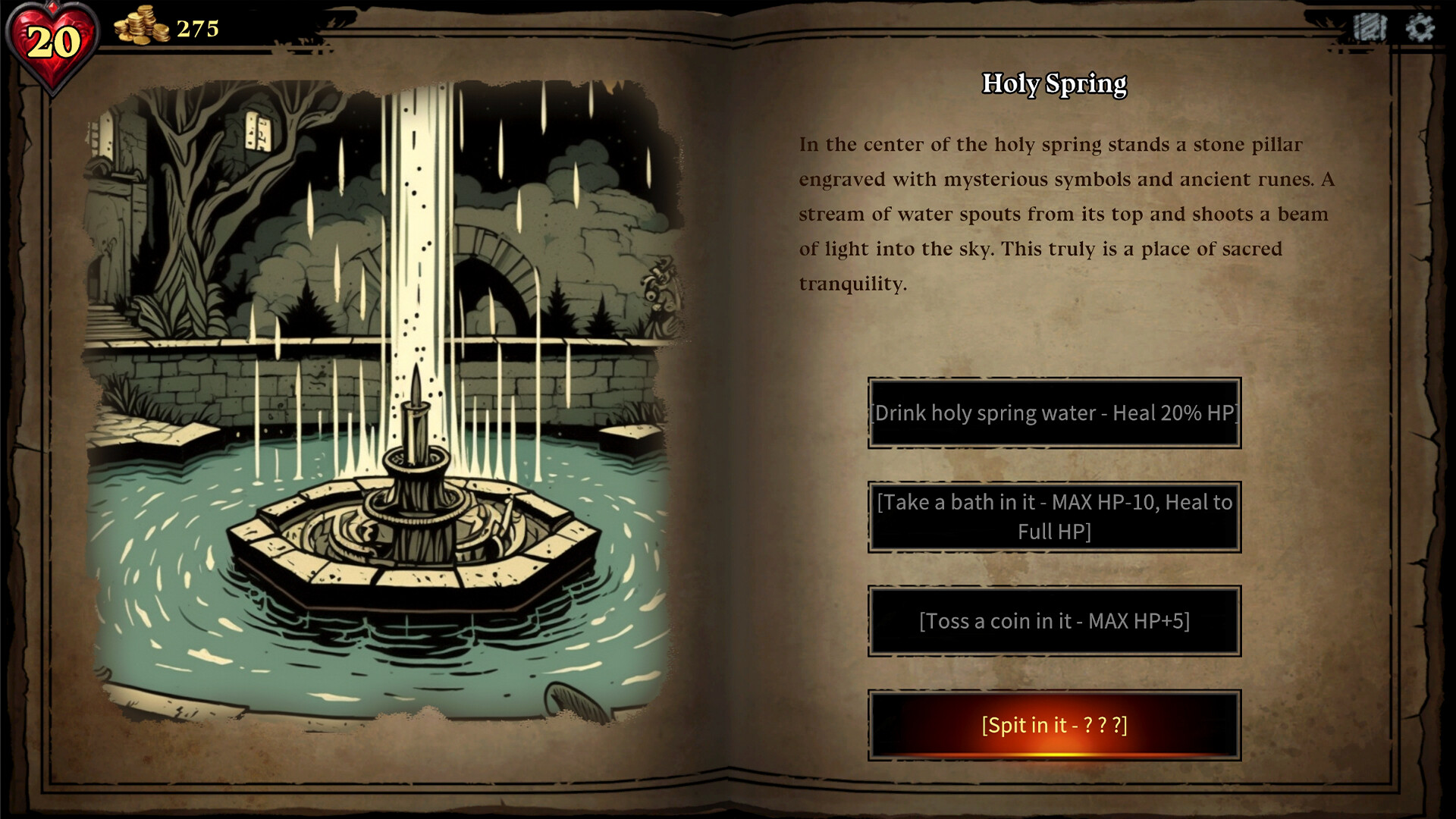Click the beam of water in the picture
Image resolution: width=1456 pixels, height=819 pixels.
413,190
